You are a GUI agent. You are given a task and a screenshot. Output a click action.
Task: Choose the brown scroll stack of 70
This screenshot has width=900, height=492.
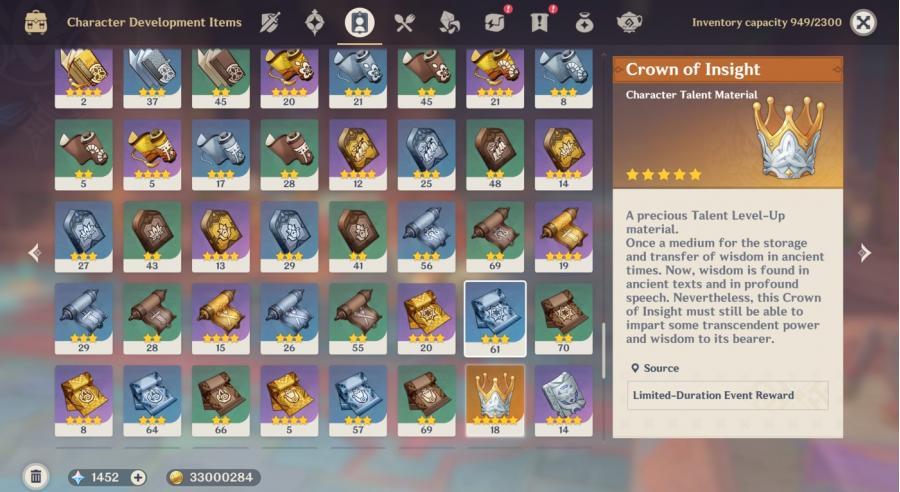pyautogui.click(x=563, y=317)
